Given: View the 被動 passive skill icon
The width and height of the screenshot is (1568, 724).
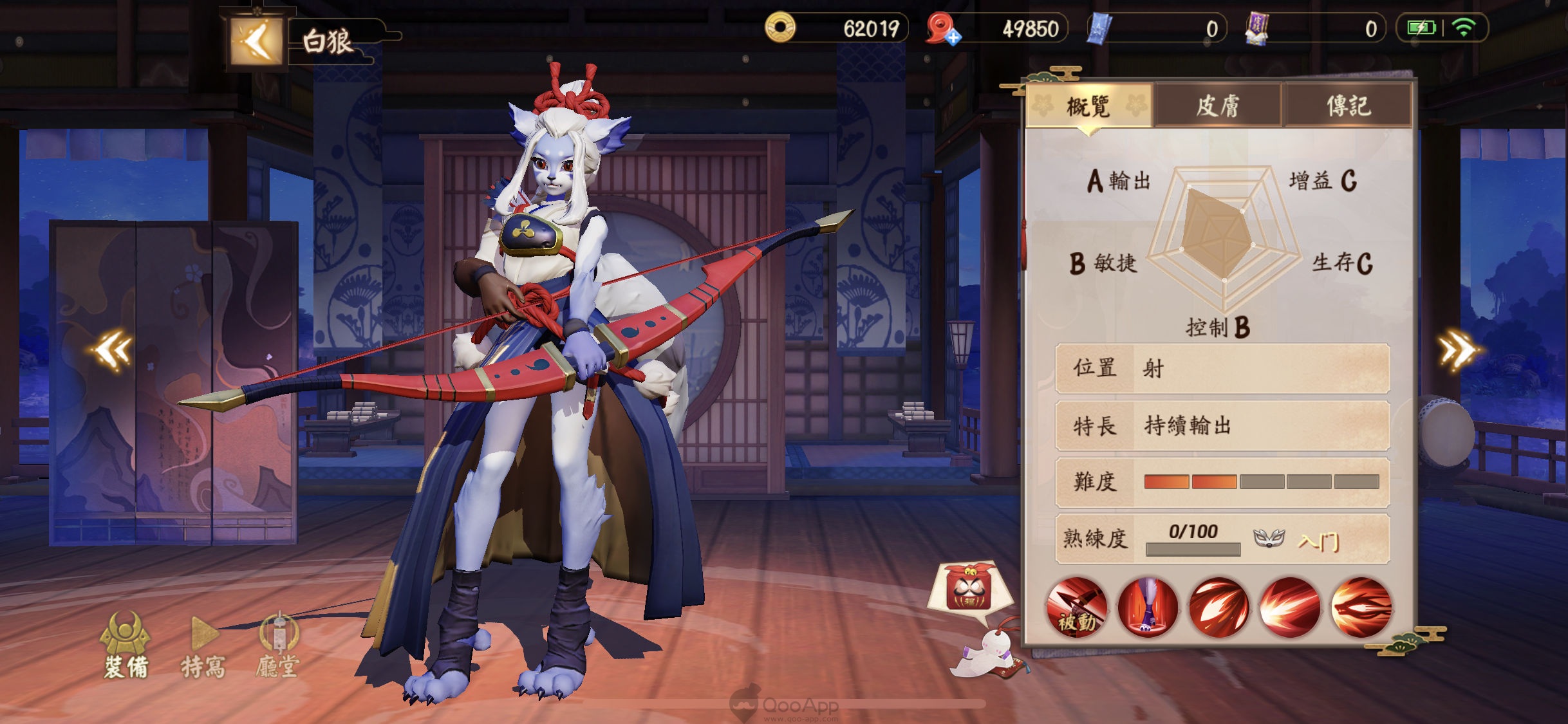Looking at the screenshot, I should 1077,608.
